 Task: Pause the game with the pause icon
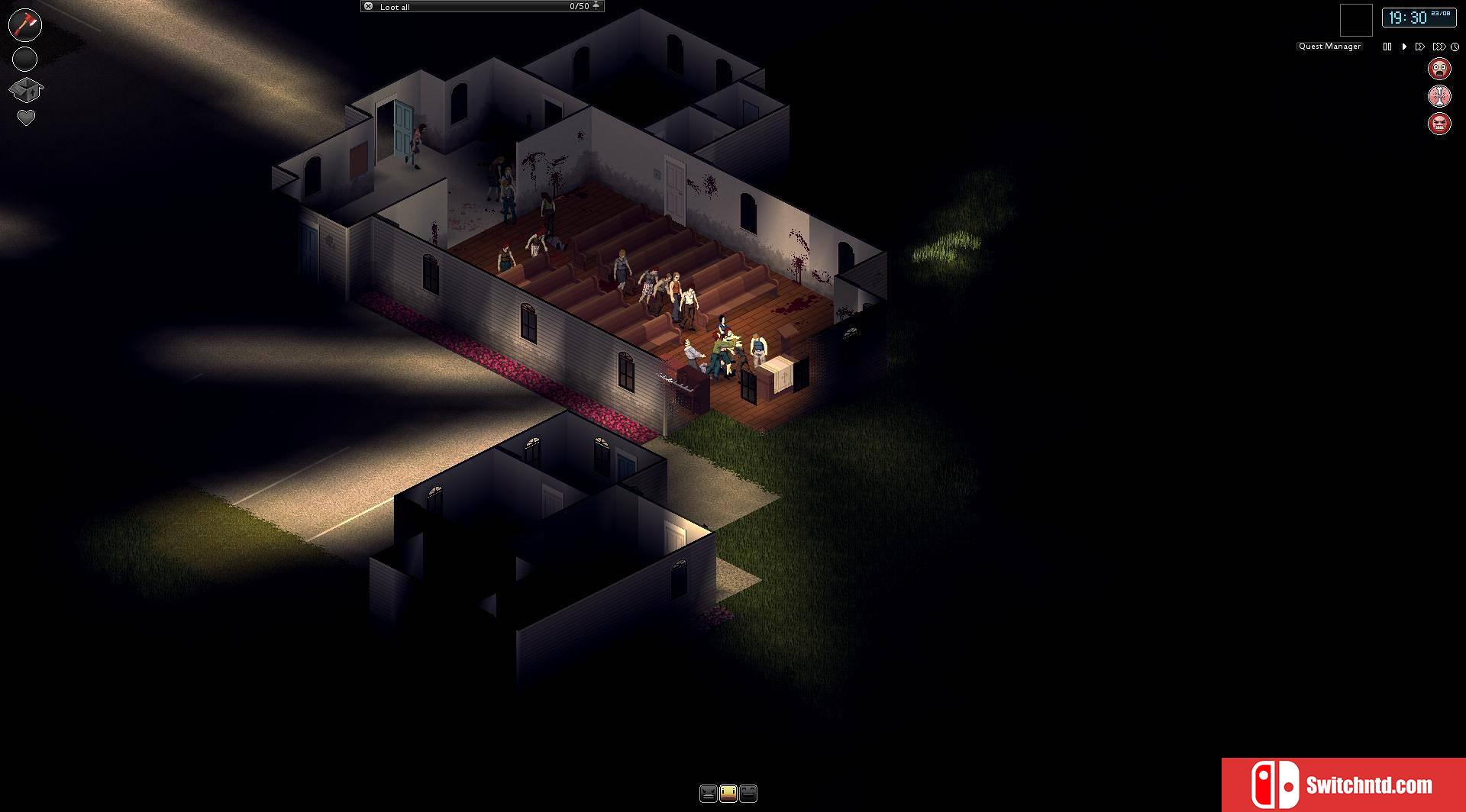pyautogui.click(x=1387, y=47)
